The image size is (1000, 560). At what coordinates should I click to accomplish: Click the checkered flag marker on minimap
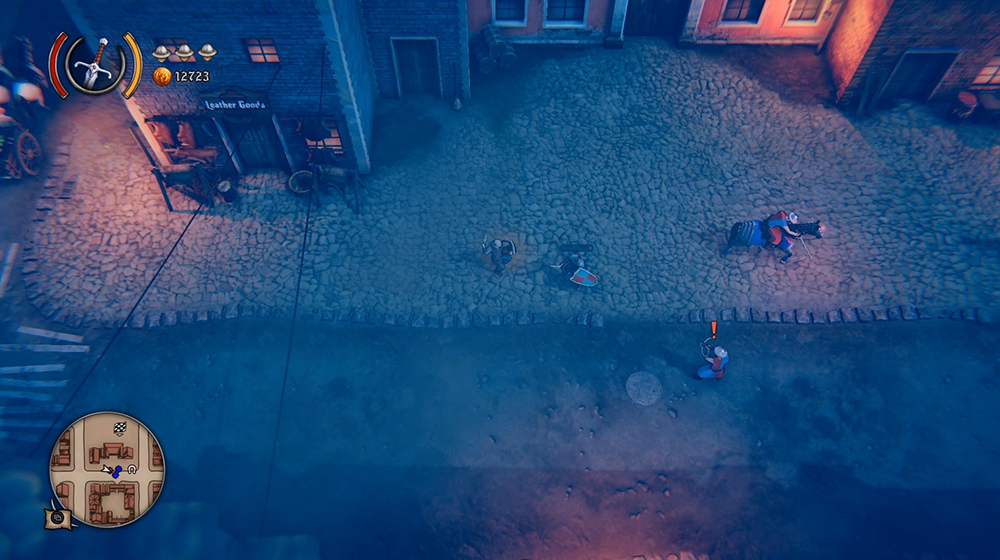pyautogui.click(x=120, y=428)
